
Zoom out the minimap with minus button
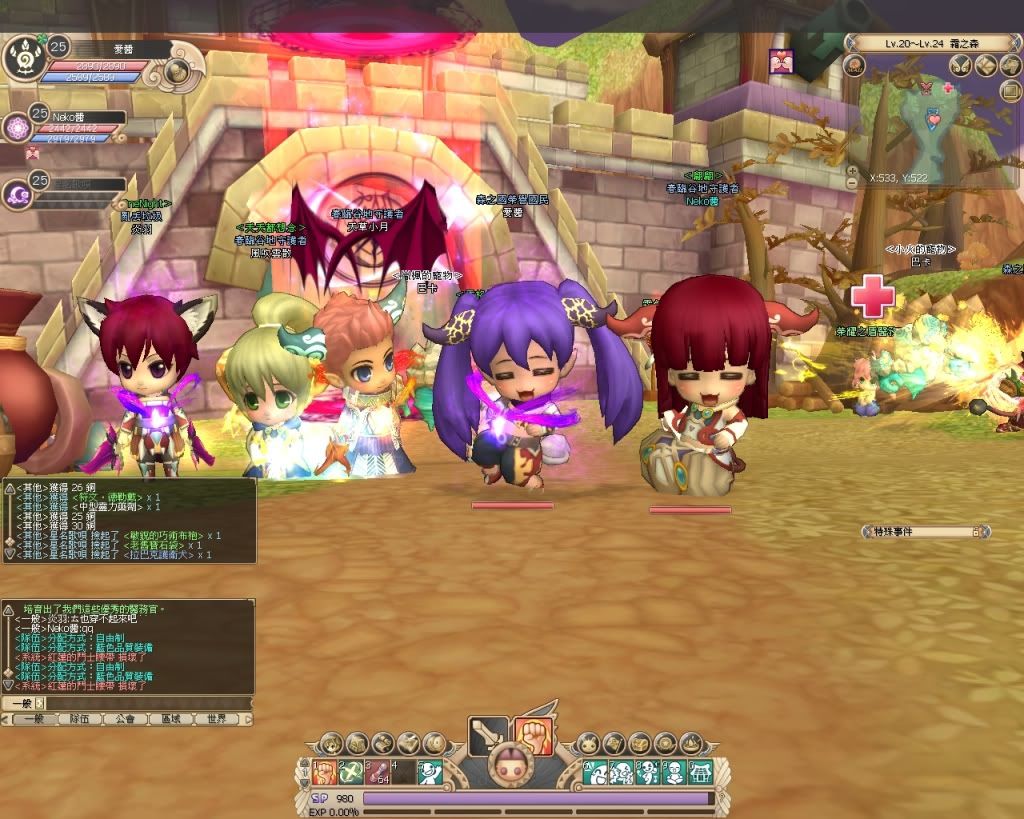tap(852, 183)
